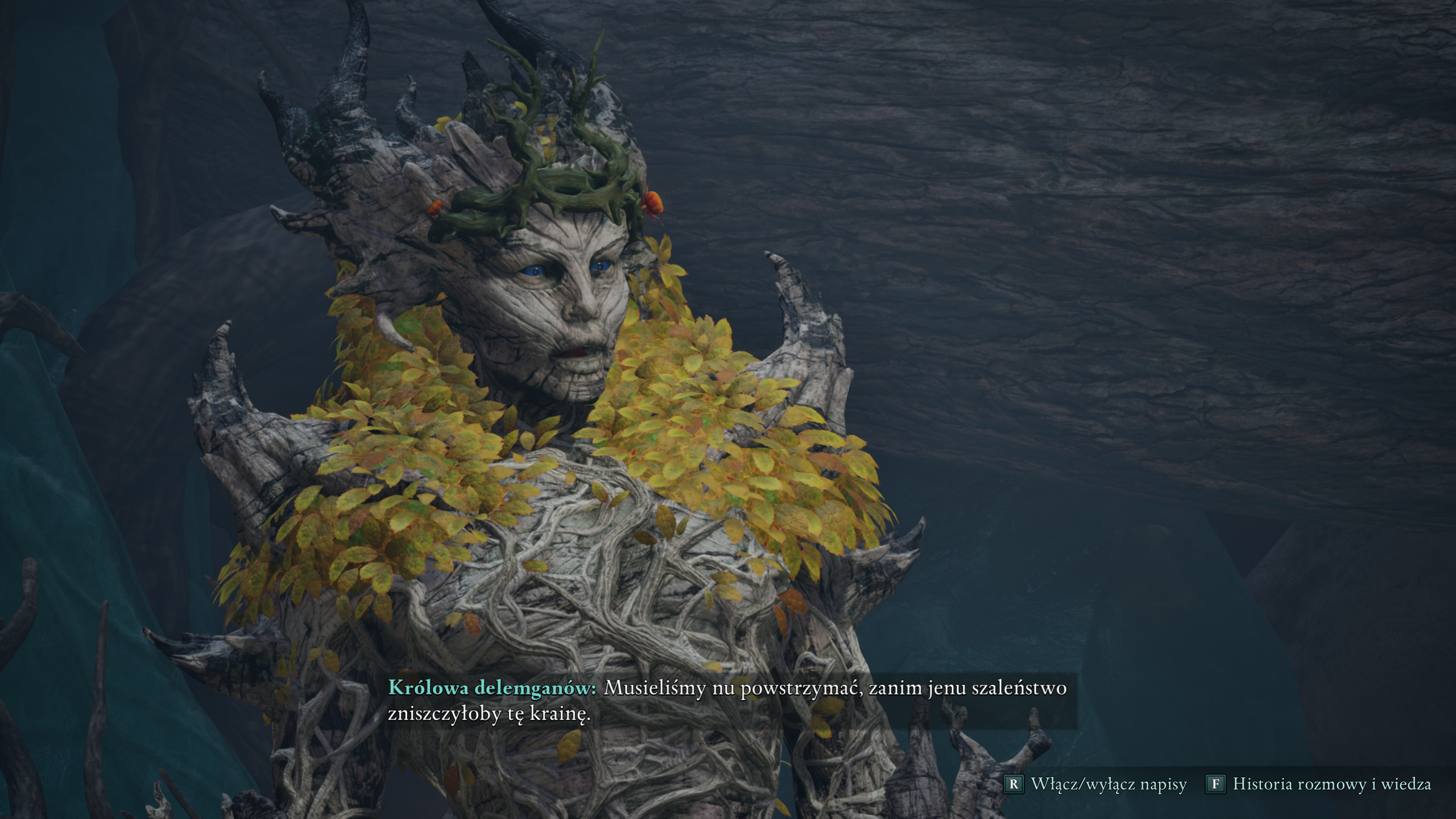Open Historia rozmowy i wiedza
The width and height of the screenshot is (1456, 819).
(1318, 784)
